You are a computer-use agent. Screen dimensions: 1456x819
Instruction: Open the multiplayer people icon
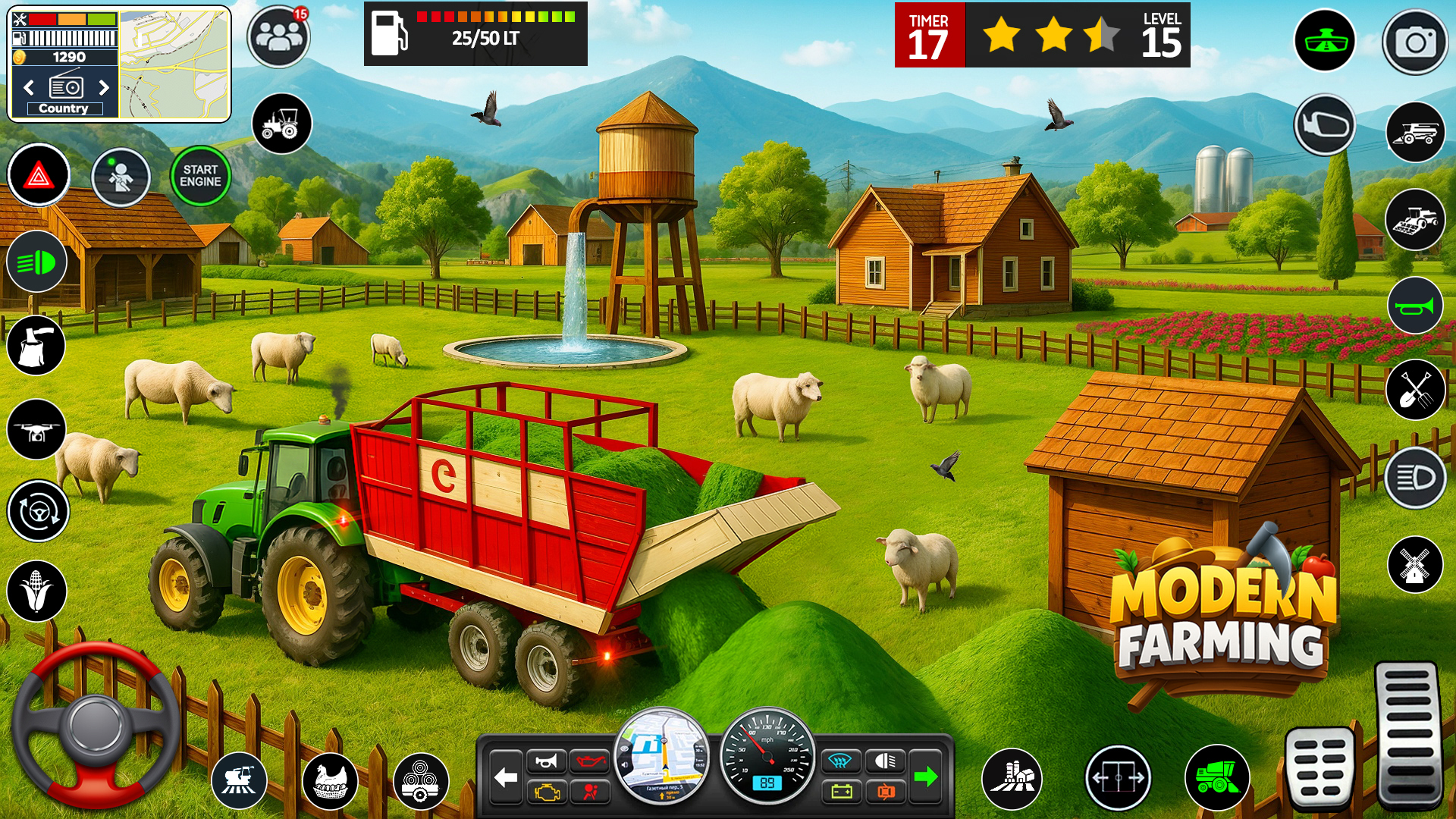[278, 36]
